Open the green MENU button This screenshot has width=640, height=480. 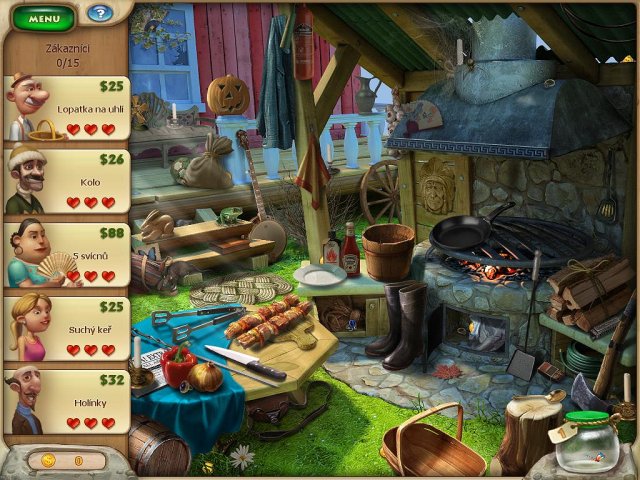tap(44, 18)
